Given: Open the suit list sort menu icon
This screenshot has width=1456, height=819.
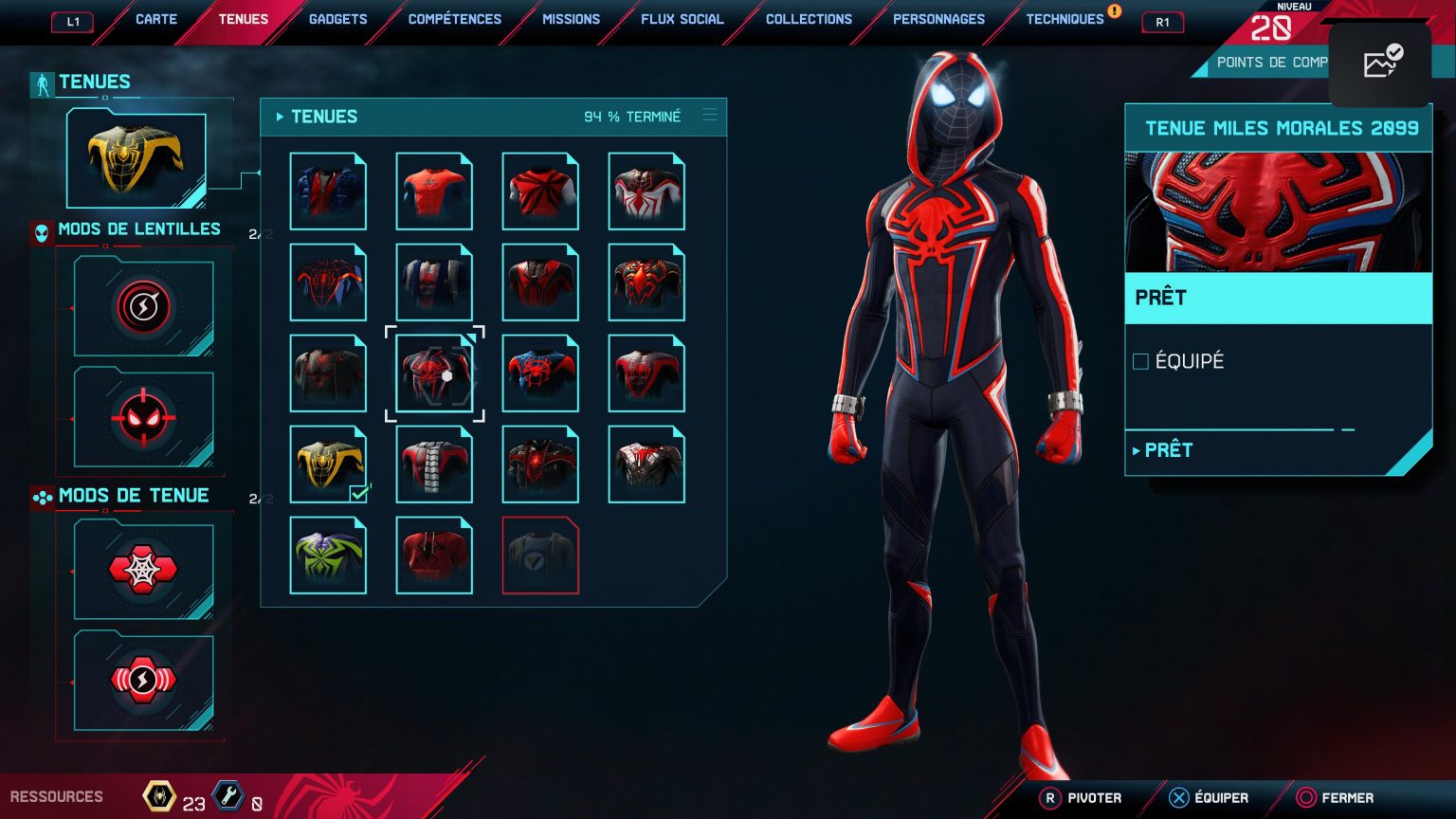Looking at the screenshot, I should pos(710,116).
